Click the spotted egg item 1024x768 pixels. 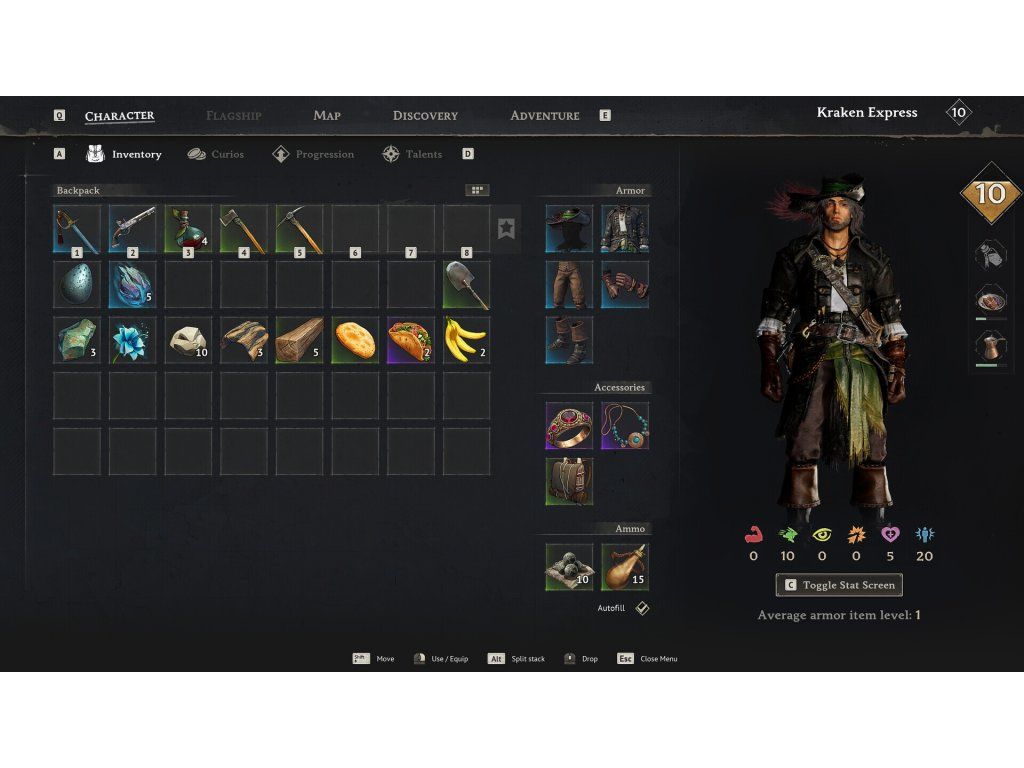(77, 285)
